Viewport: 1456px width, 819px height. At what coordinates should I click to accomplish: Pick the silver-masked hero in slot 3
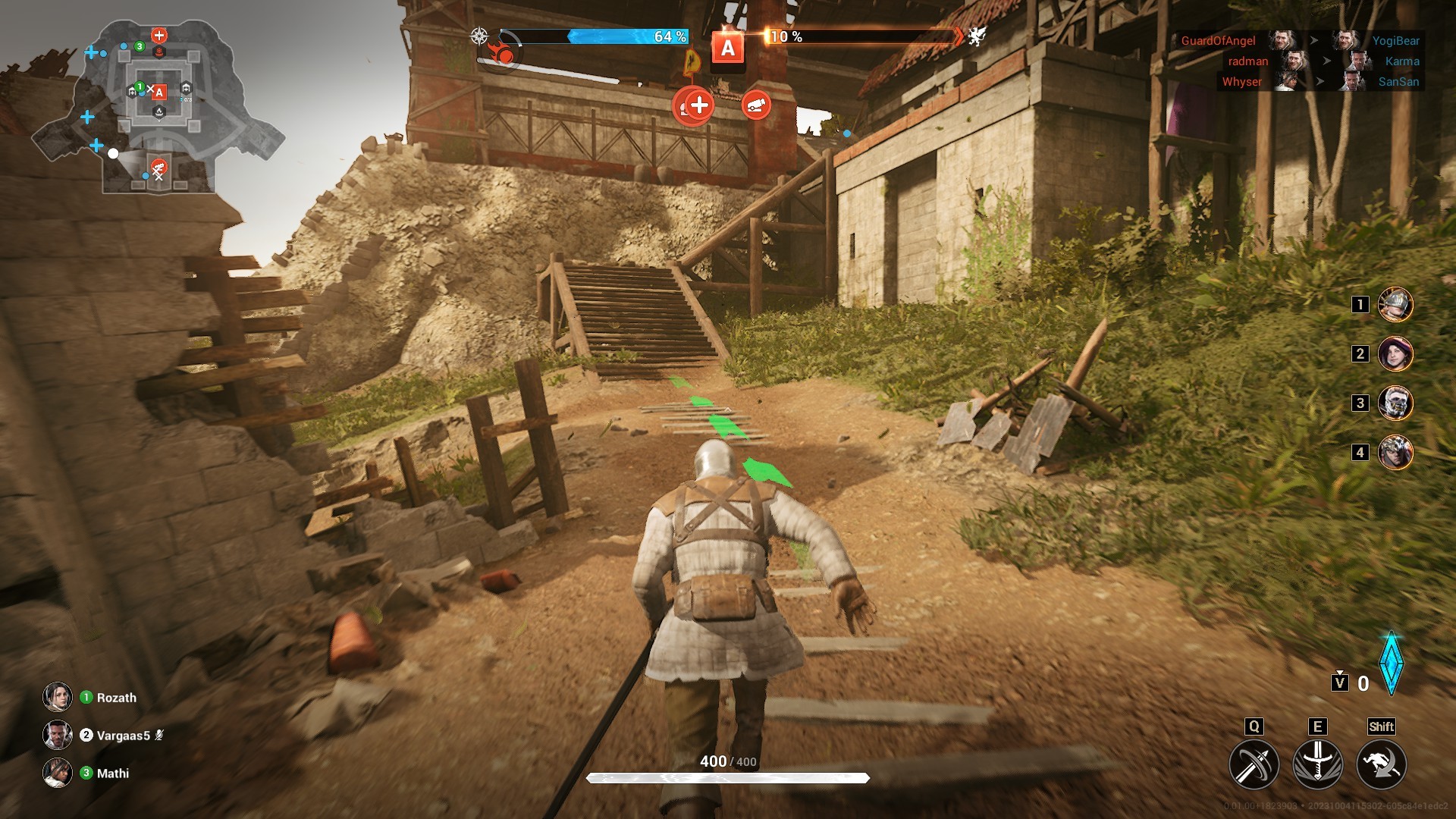1395,403
